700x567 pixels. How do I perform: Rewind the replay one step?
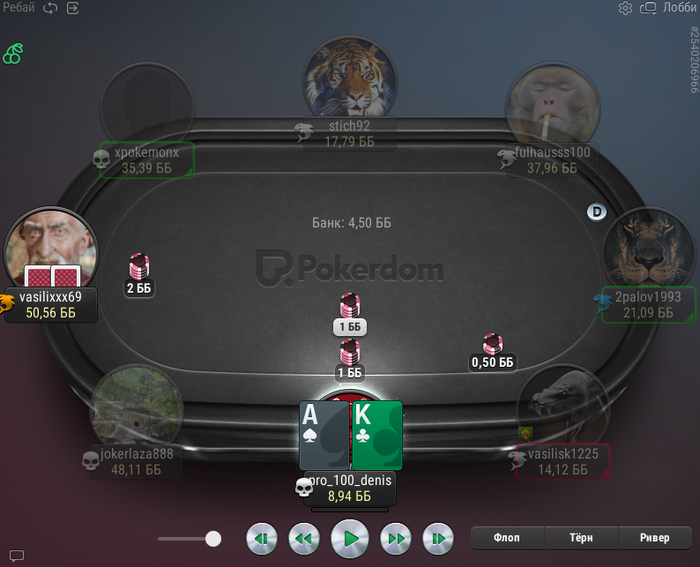tap(304, 539)
